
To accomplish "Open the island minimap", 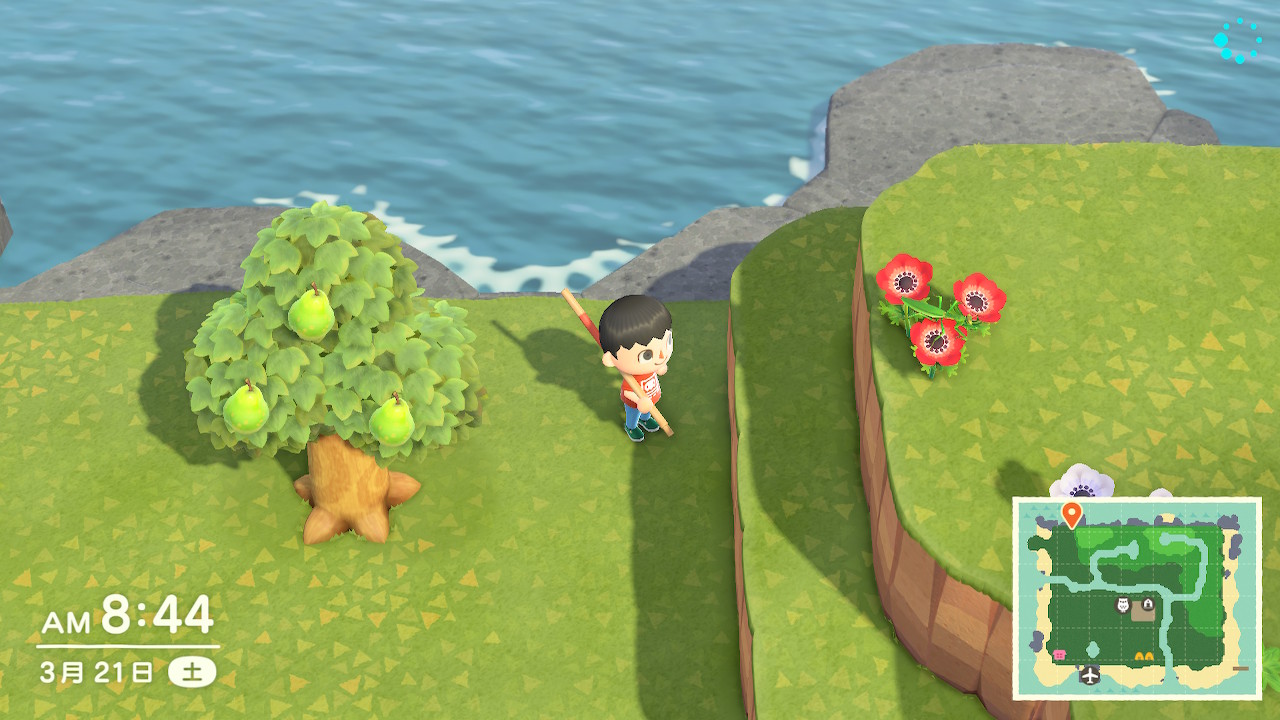I will pyautogui.click(x=1137, y=598).
